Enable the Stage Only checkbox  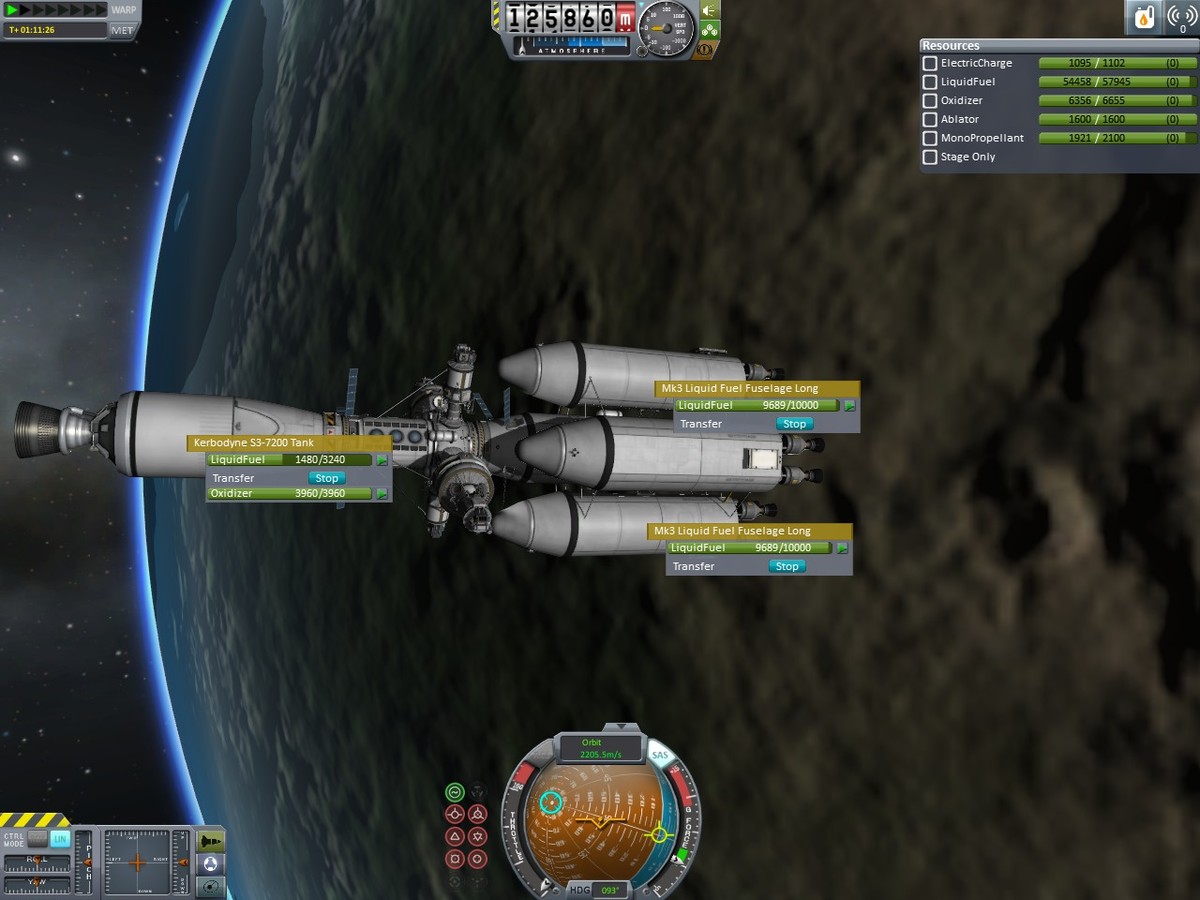click(930, 157)
